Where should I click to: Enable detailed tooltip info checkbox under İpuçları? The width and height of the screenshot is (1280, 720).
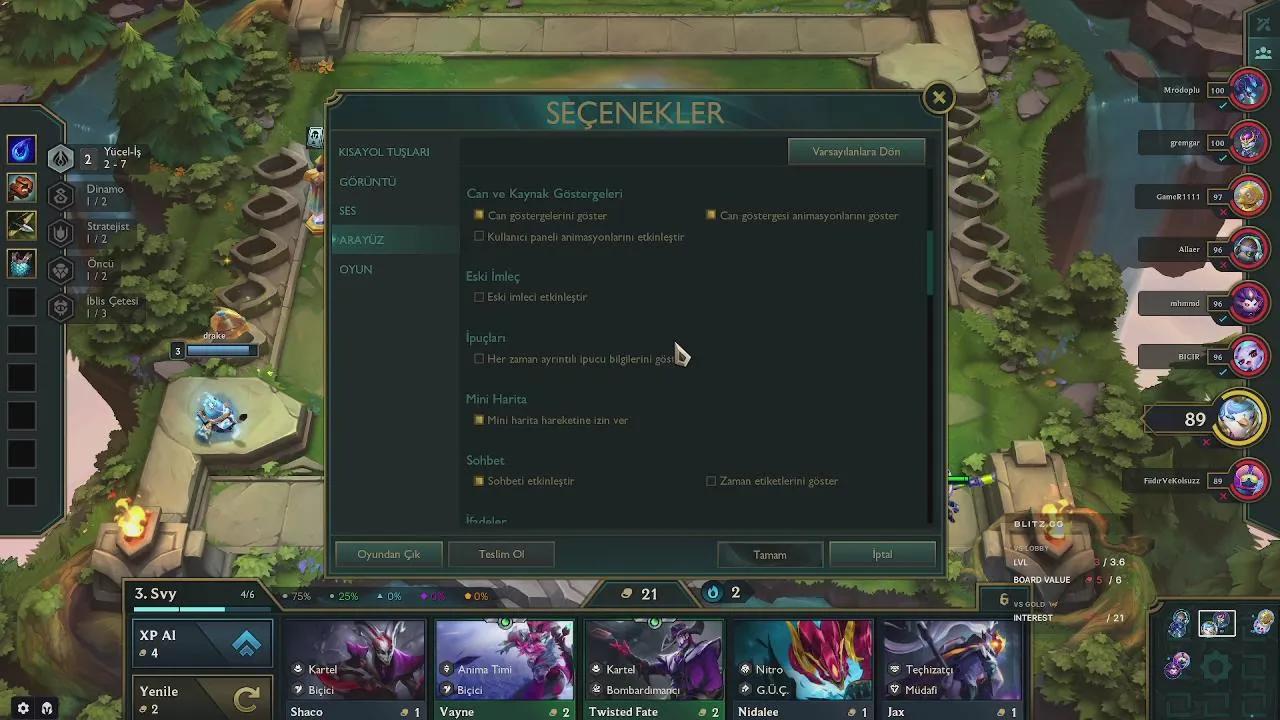[x=479, y=358]
